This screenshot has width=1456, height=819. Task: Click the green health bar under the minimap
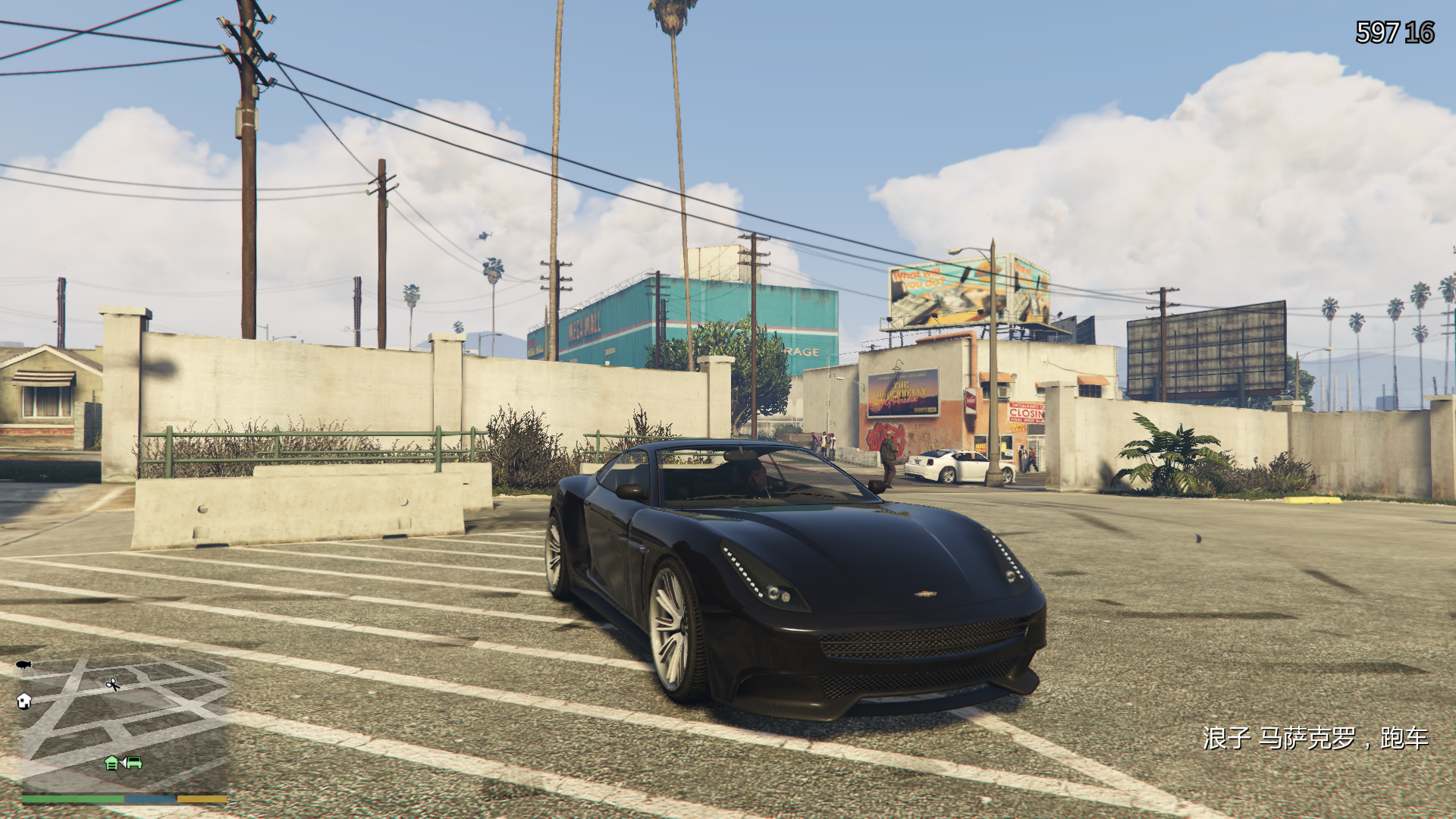pos(72,797)
